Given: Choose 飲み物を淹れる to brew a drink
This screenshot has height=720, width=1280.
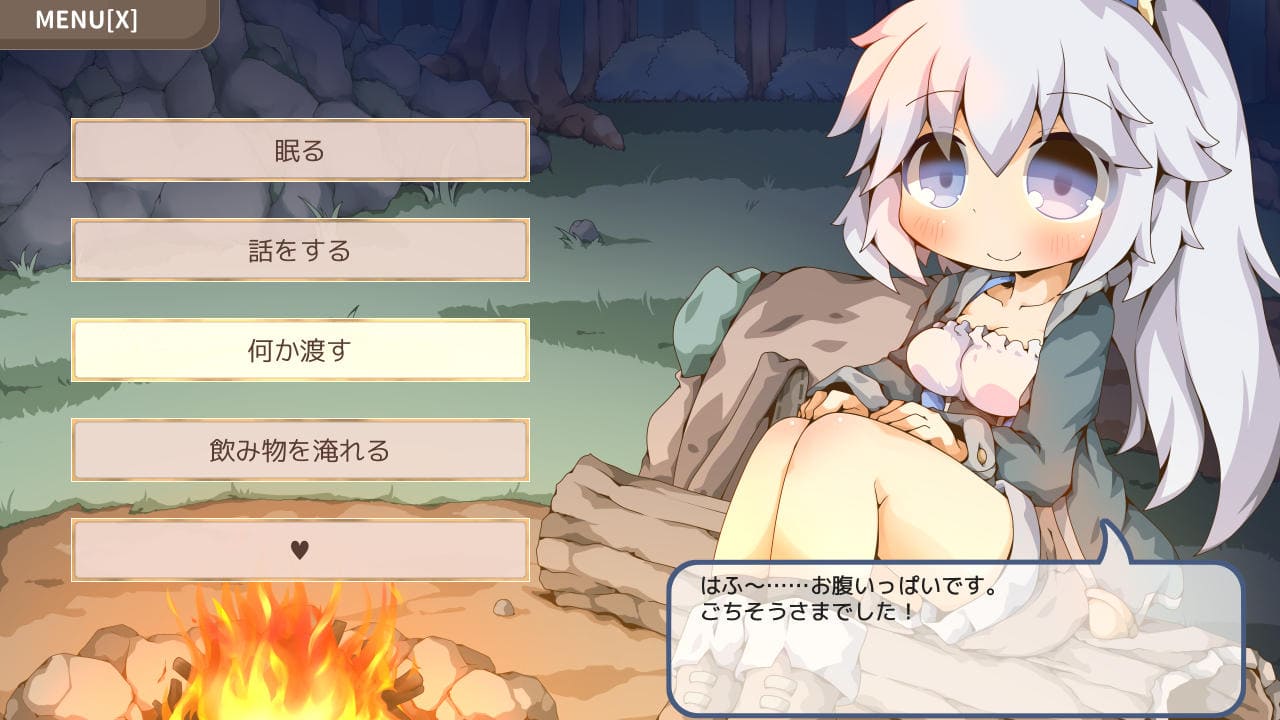Looking at the screenshot, I should click(x=300, y=450).
